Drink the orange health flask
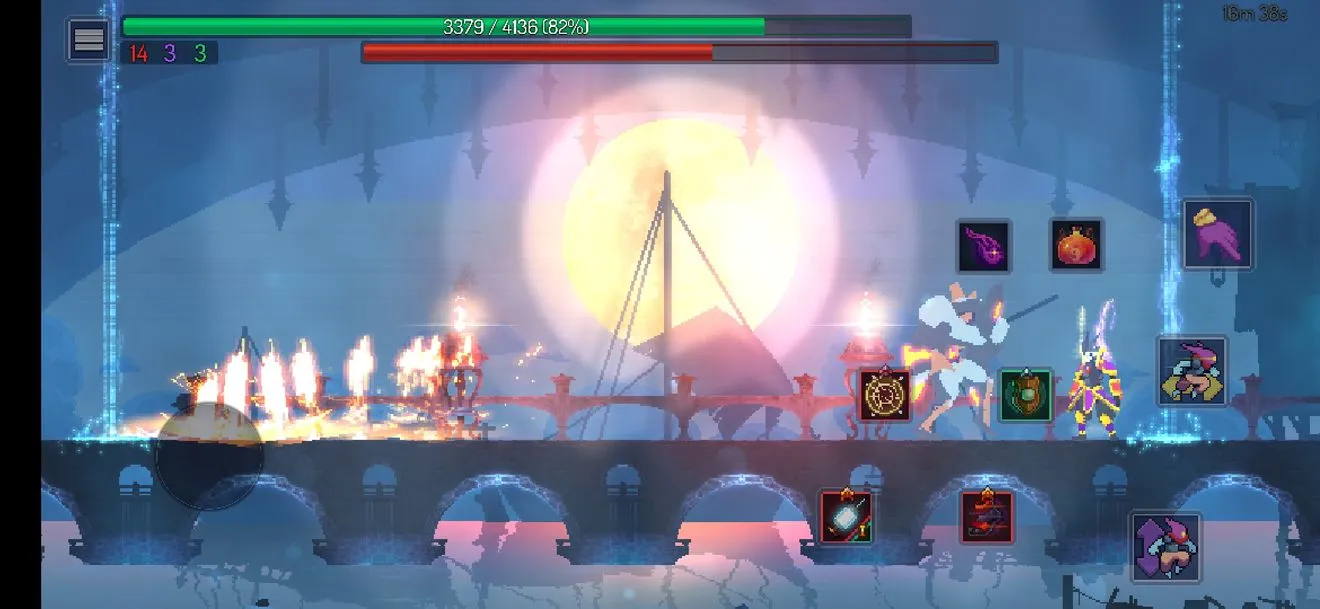 [1077, 245]
